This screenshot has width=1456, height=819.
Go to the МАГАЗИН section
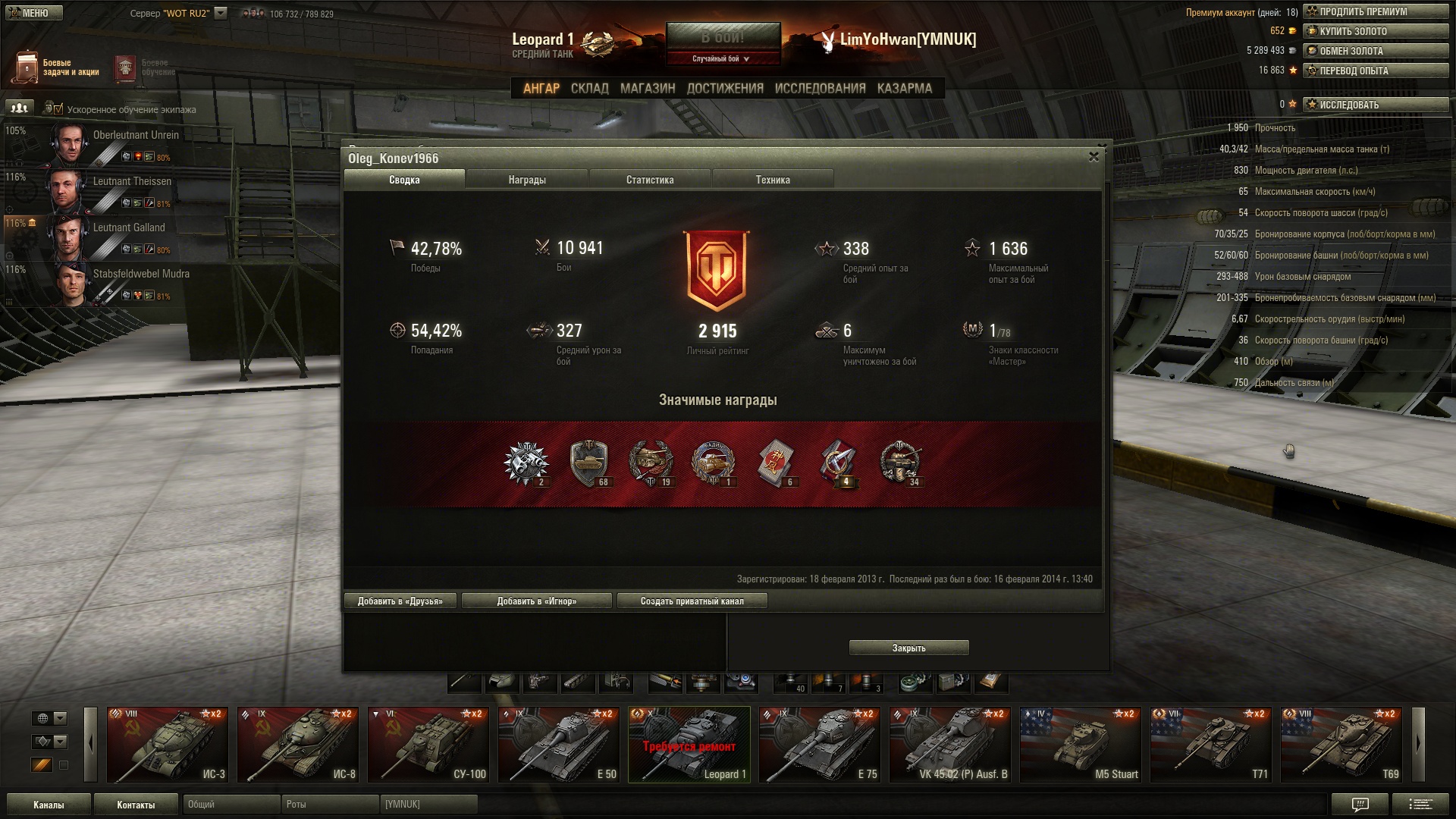648,89
